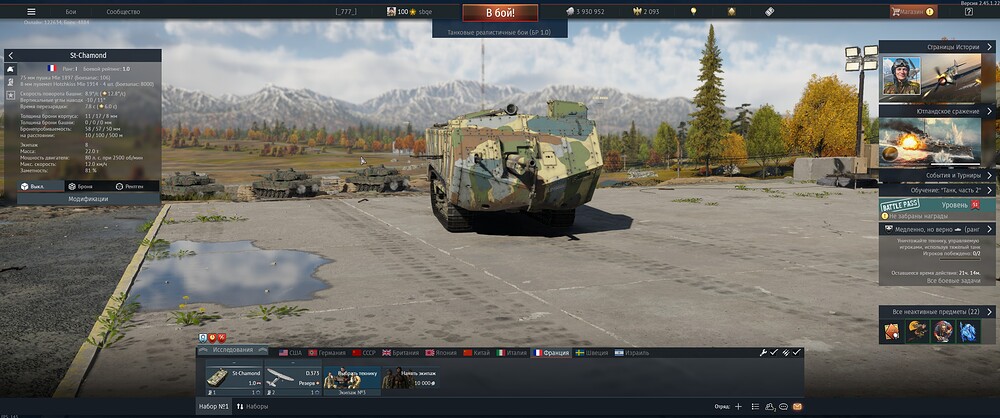This screenshot has height=418, width=1000.
Task: Enable the "Рентген" x-ray view
Action: [132, 186]
